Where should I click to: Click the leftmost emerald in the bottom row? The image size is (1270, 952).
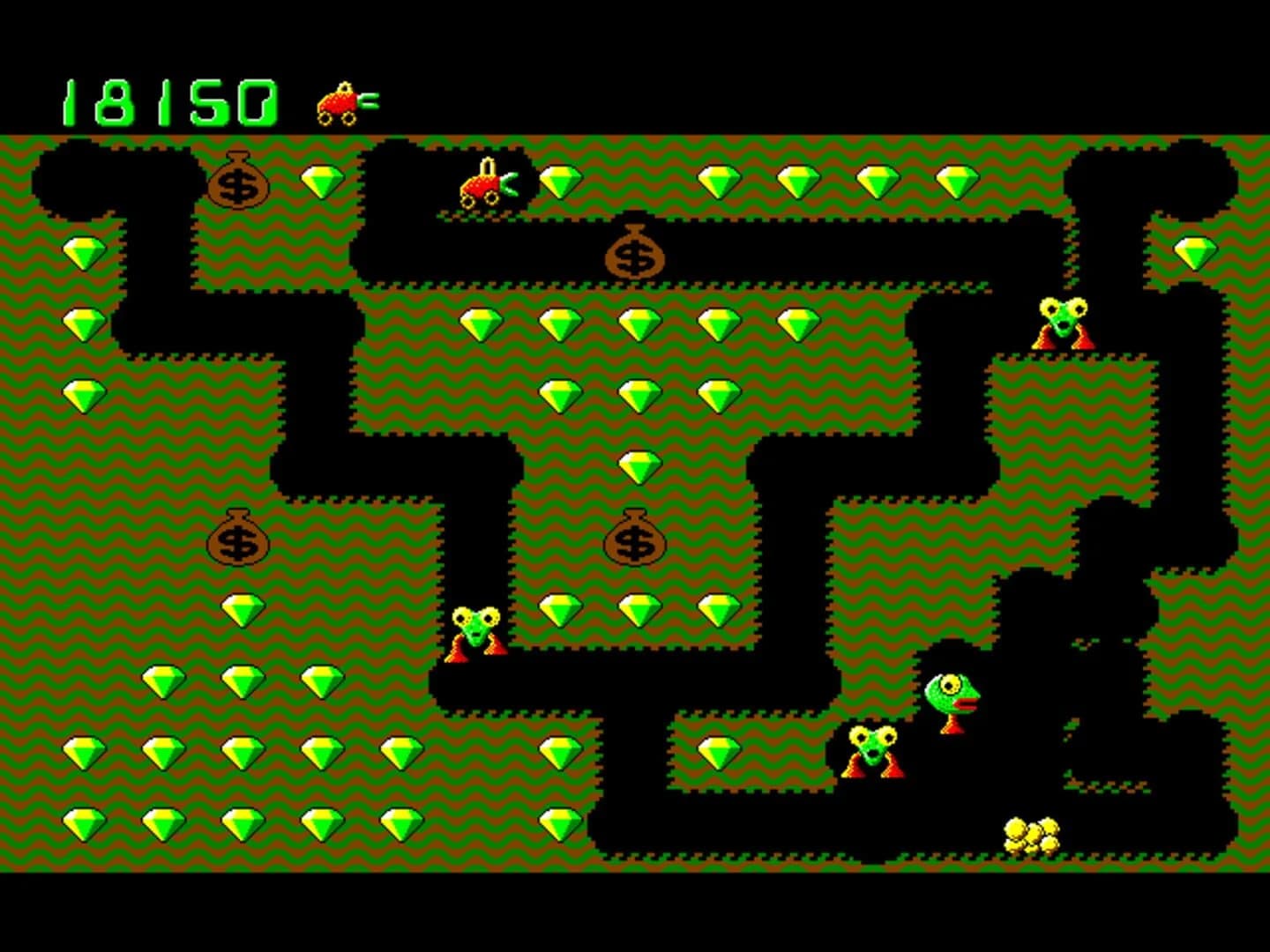[x=84, y=826]
